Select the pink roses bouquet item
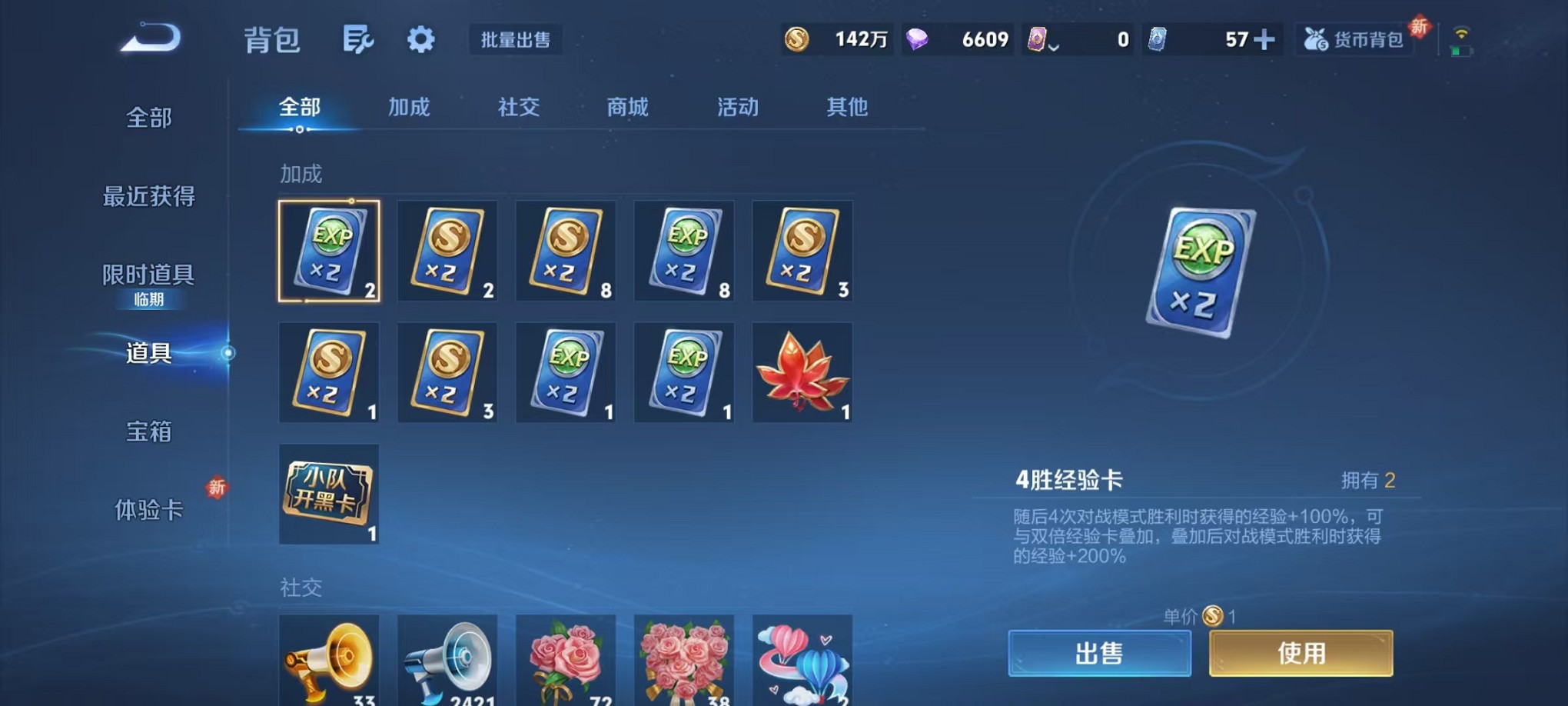 (x=566, y=661)
